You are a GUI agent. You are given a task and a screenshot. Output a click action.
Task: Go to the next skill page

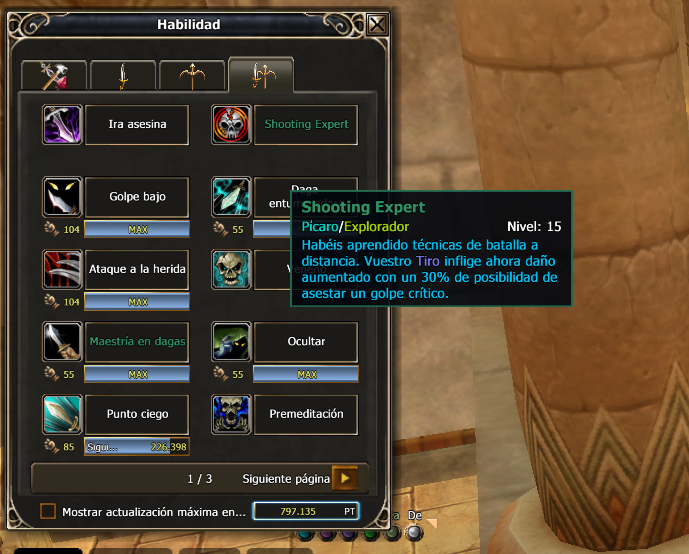point(345,478)
